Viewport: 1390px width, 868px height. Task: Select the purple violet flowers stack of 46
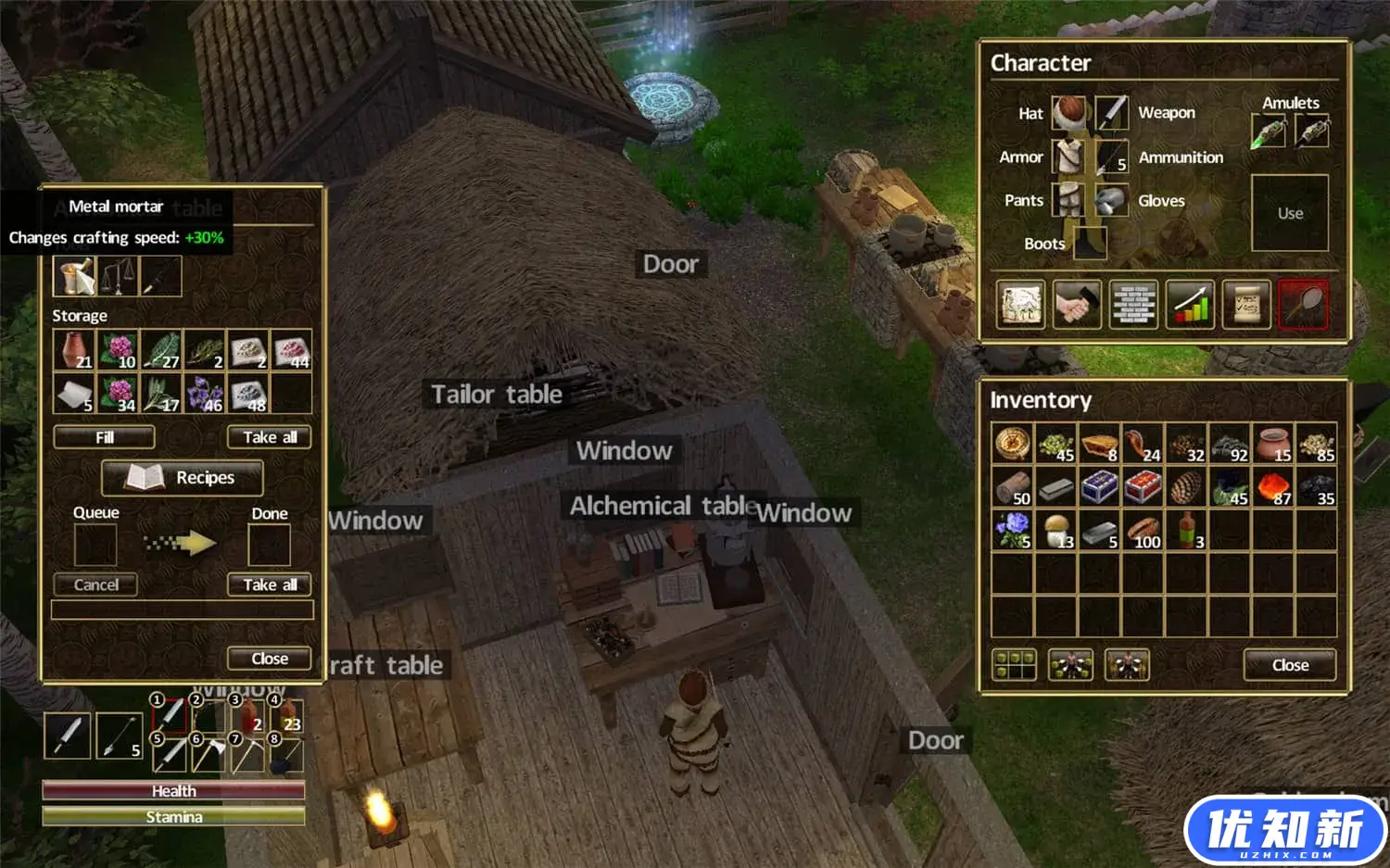[x=205, y=394]
